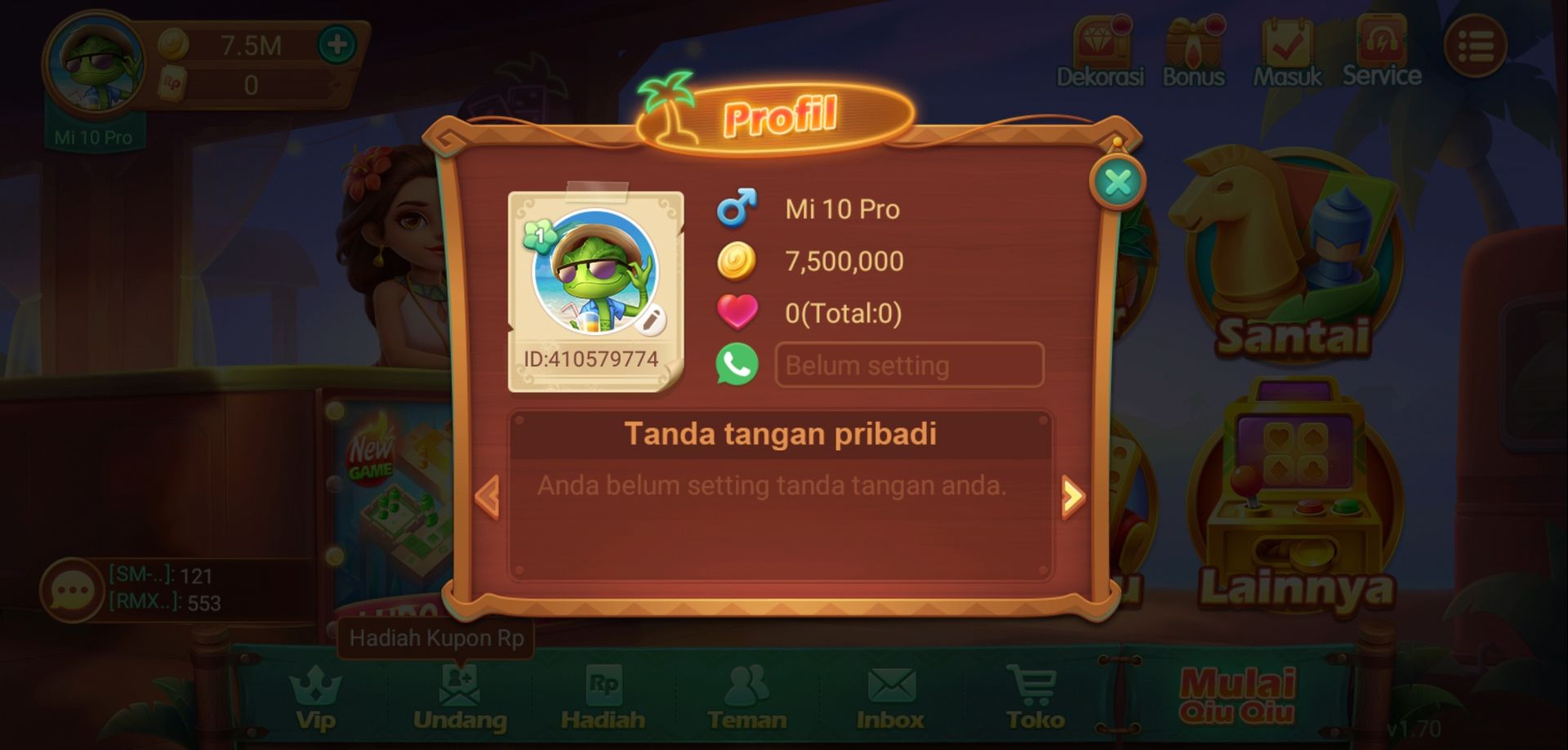The height and width of the screenshot is (750, 1568).
Task: Go back with the left signature arrow
Action: click(x=488, y=495)
